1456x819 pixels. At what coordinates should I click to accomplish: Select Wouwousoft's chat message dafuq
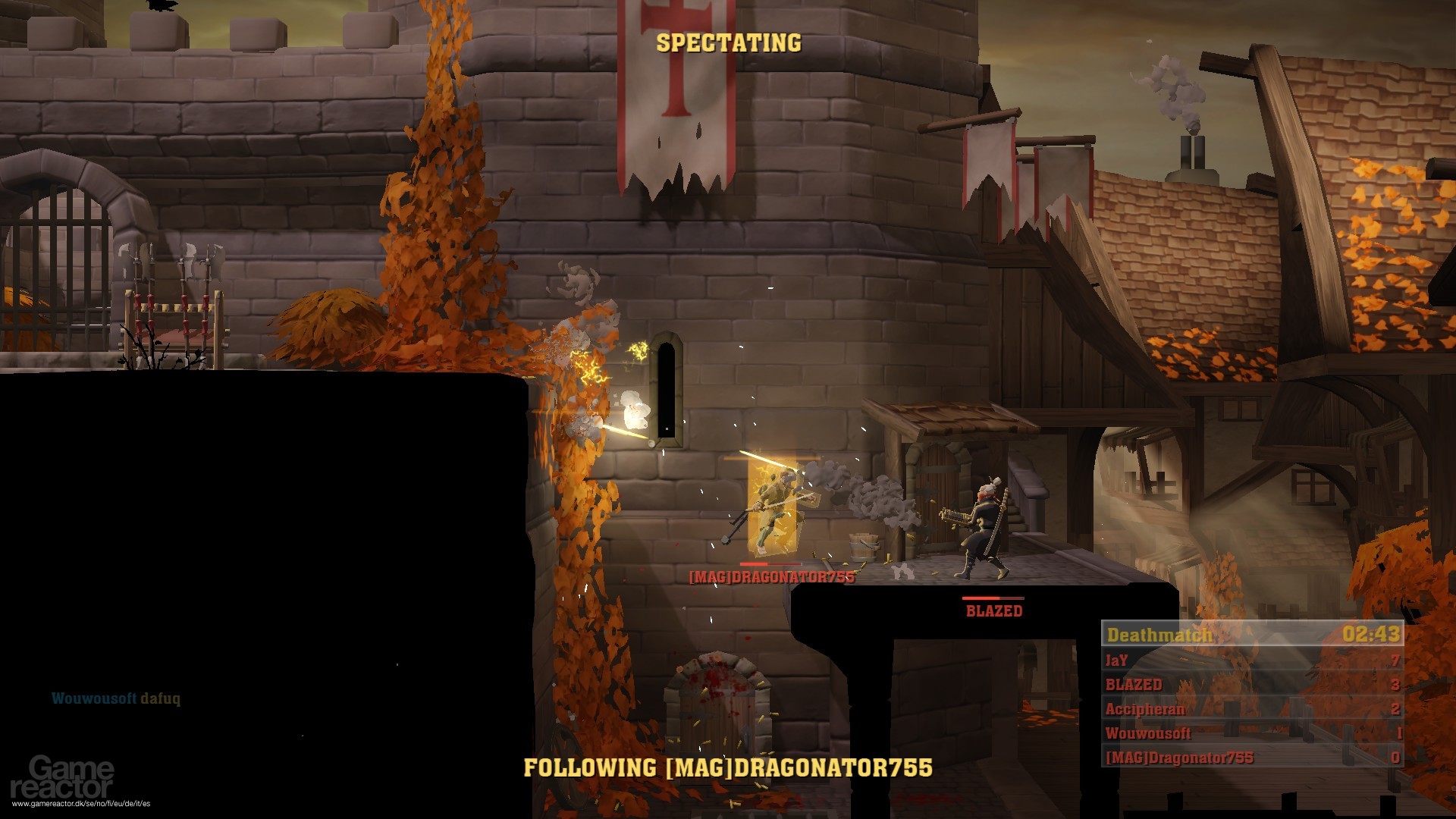[118, 700]
